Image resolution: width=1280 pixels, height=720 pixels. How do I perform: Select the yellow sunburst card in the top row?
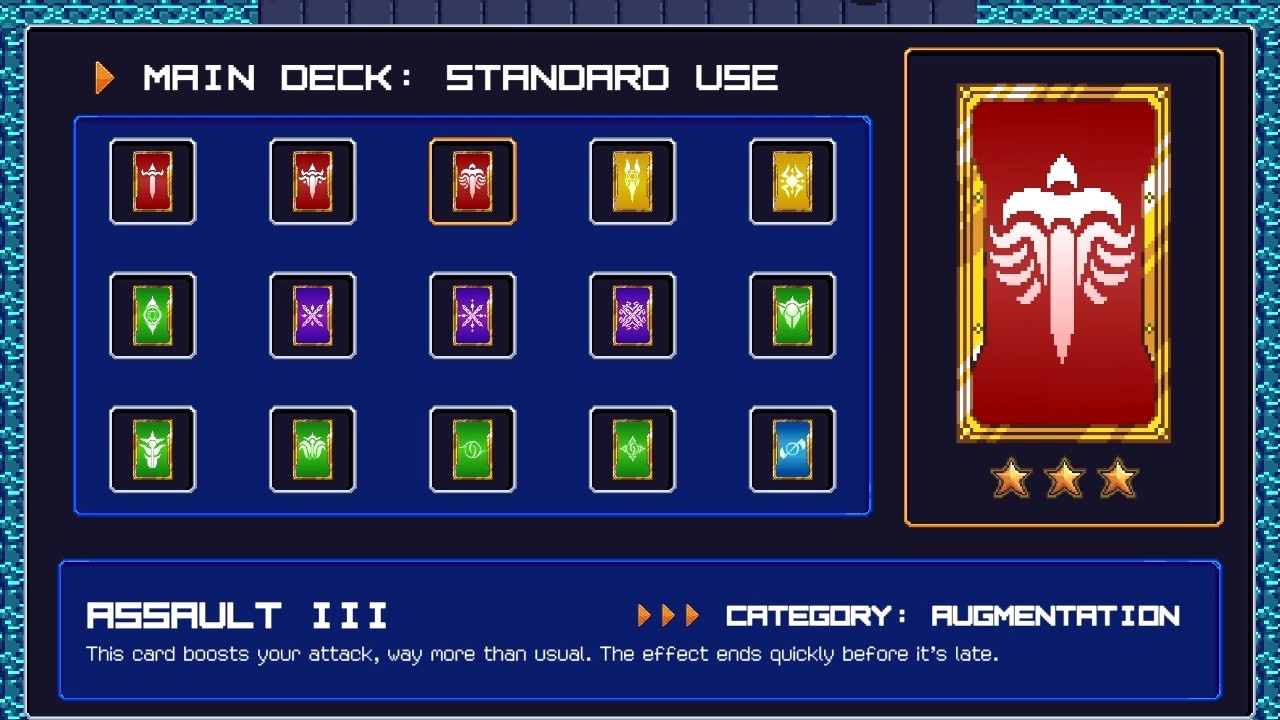pyautogui.click(x=792, y=182)
